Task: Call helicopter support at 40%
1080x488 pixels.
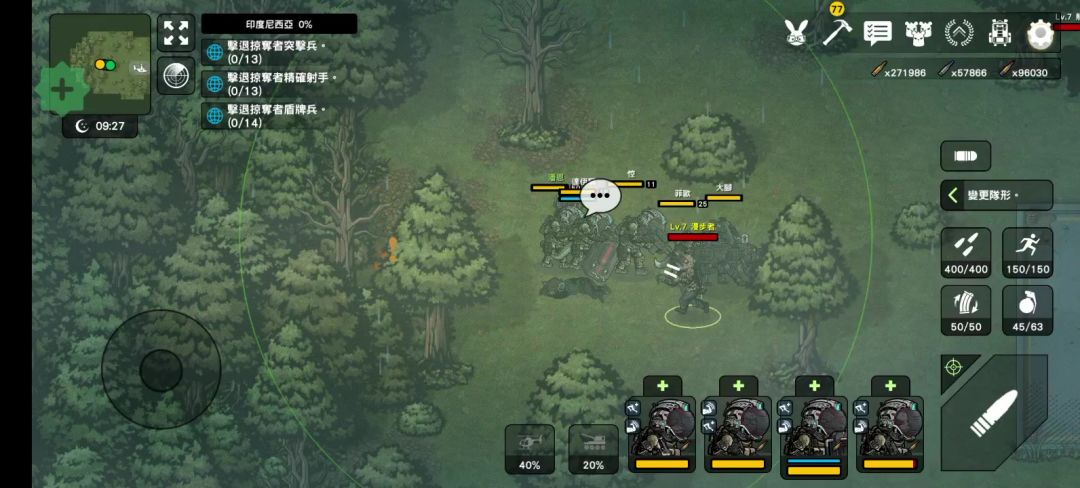Action: [529, 449]
